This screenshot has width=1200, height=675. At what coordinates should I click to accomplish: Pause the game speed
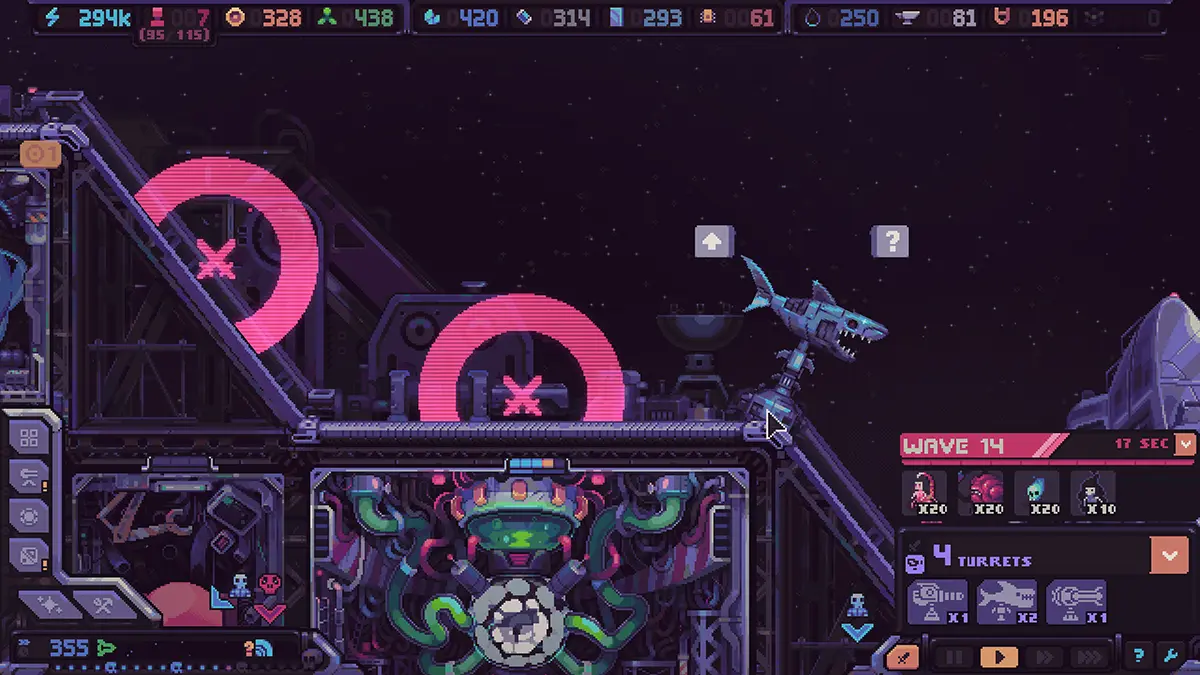click(955, 657)
